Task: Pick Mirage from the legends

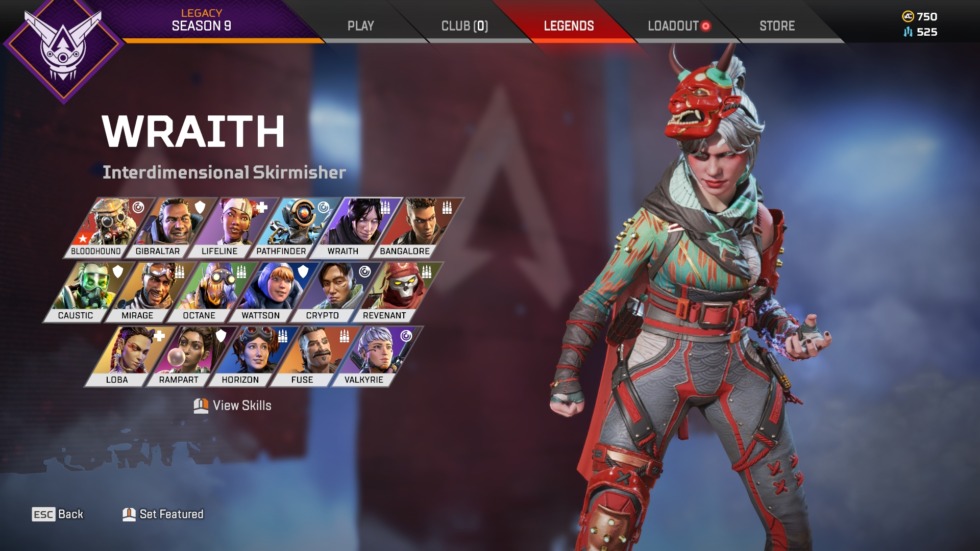Action: 138,291
